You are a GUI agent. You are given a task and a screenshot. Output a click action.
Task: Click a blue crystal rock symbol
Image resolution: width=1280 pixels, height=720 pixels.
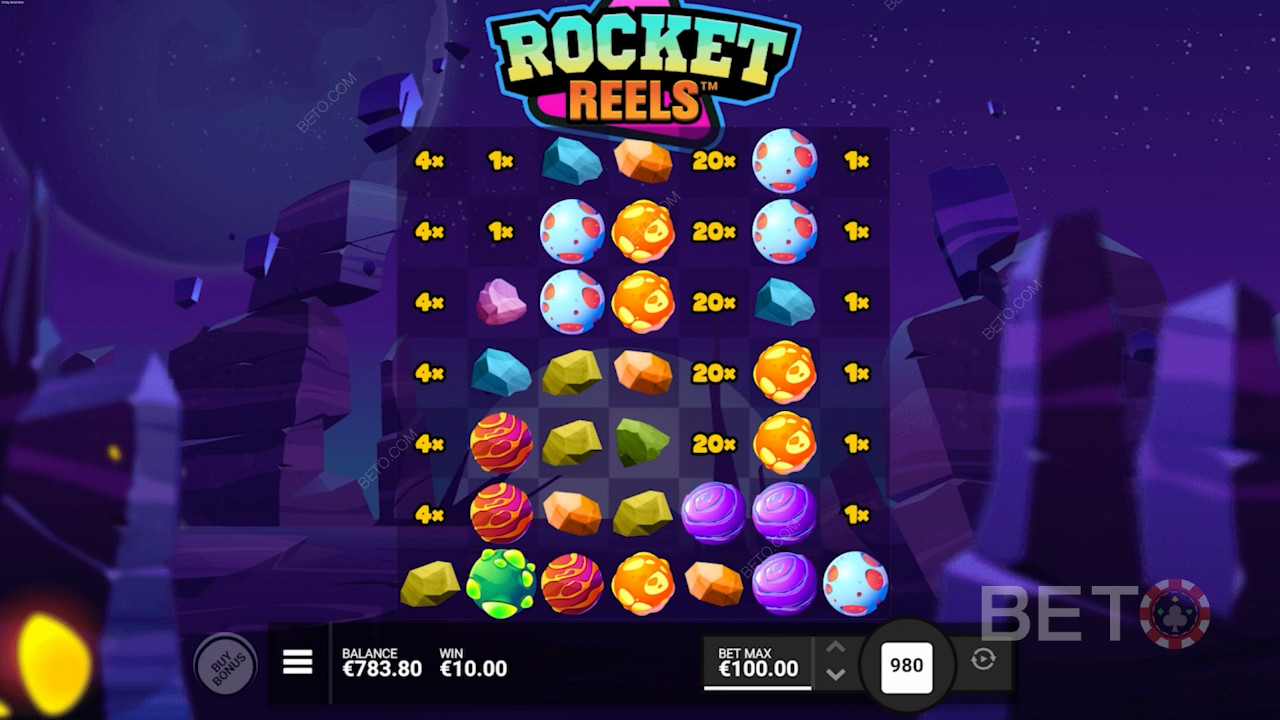571,160
